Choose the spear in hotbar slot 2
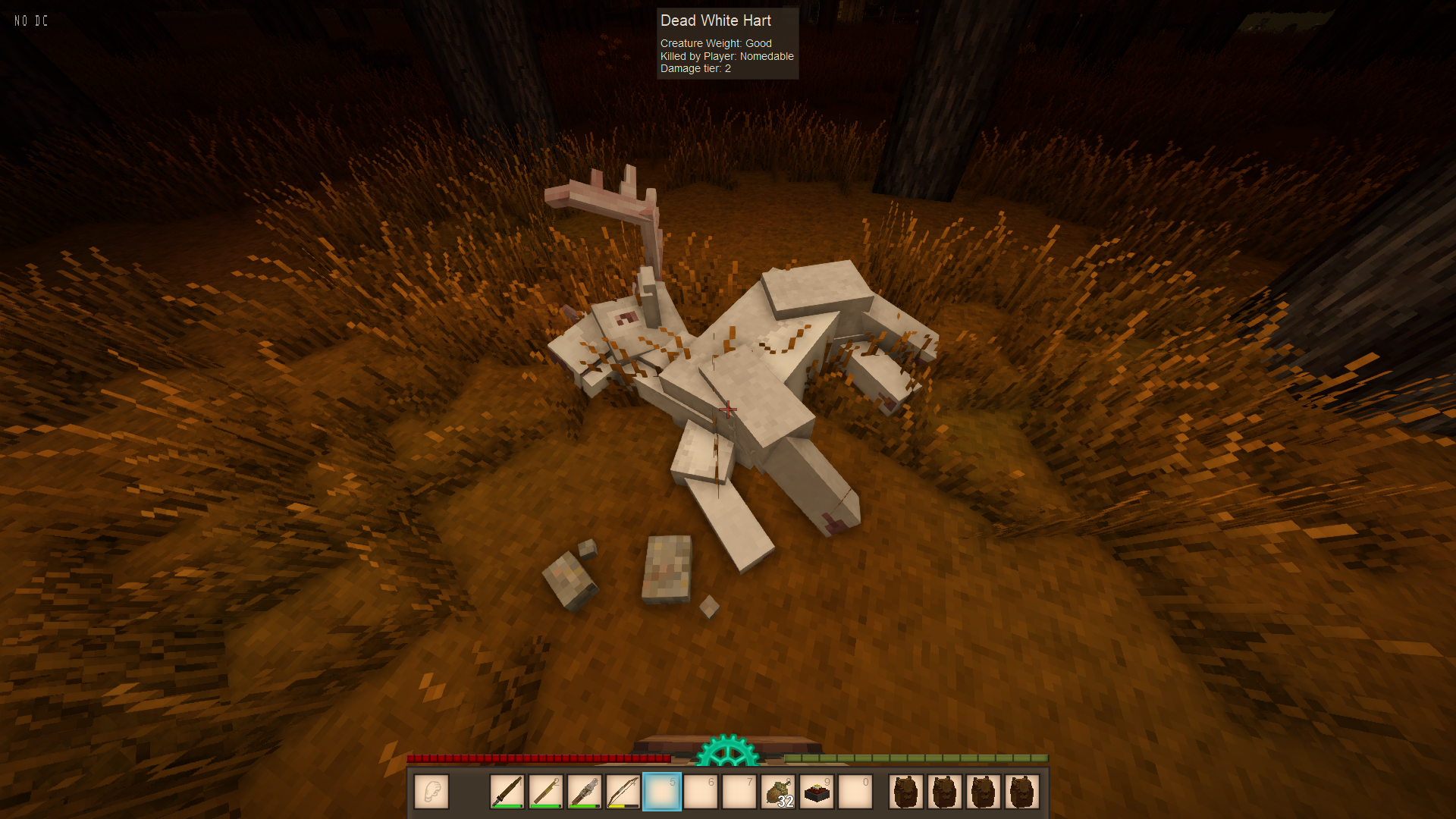Screen dimensions: 1456x819 pyautogui.click(x=546, y=792)
